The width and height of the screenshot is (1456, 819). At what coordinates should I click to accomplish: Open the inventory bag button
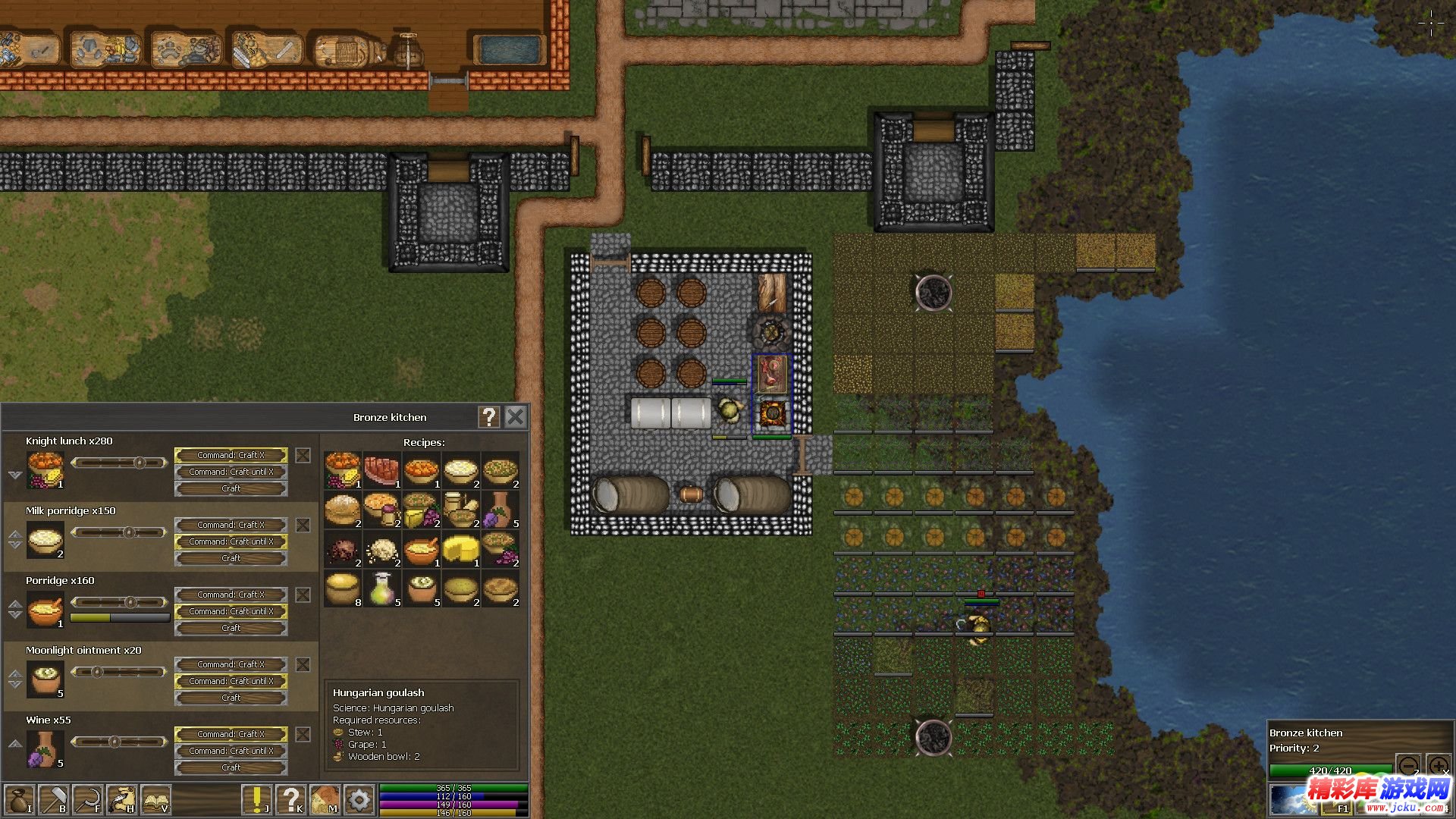click(x=19, y=800)
